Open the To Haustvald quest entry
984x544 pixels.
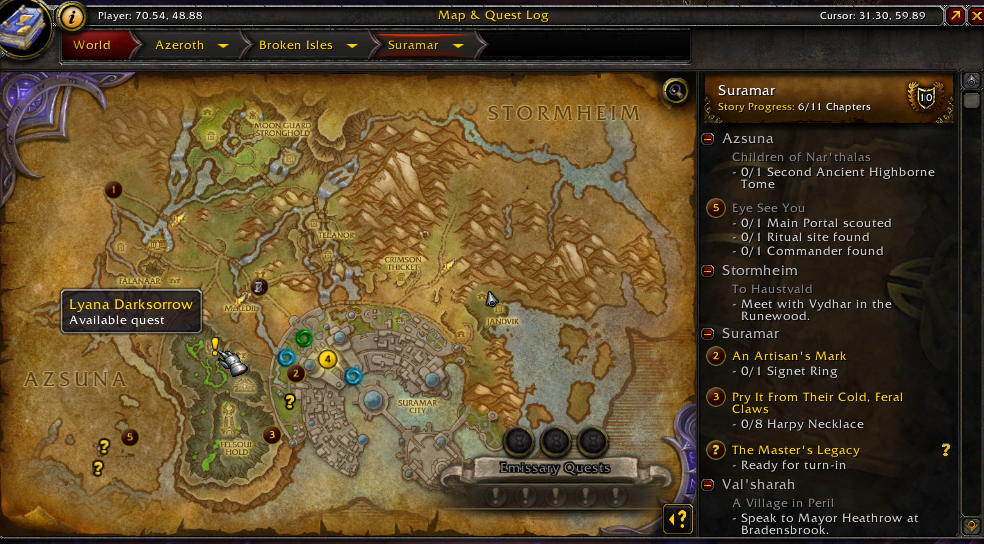pos(774,289)
